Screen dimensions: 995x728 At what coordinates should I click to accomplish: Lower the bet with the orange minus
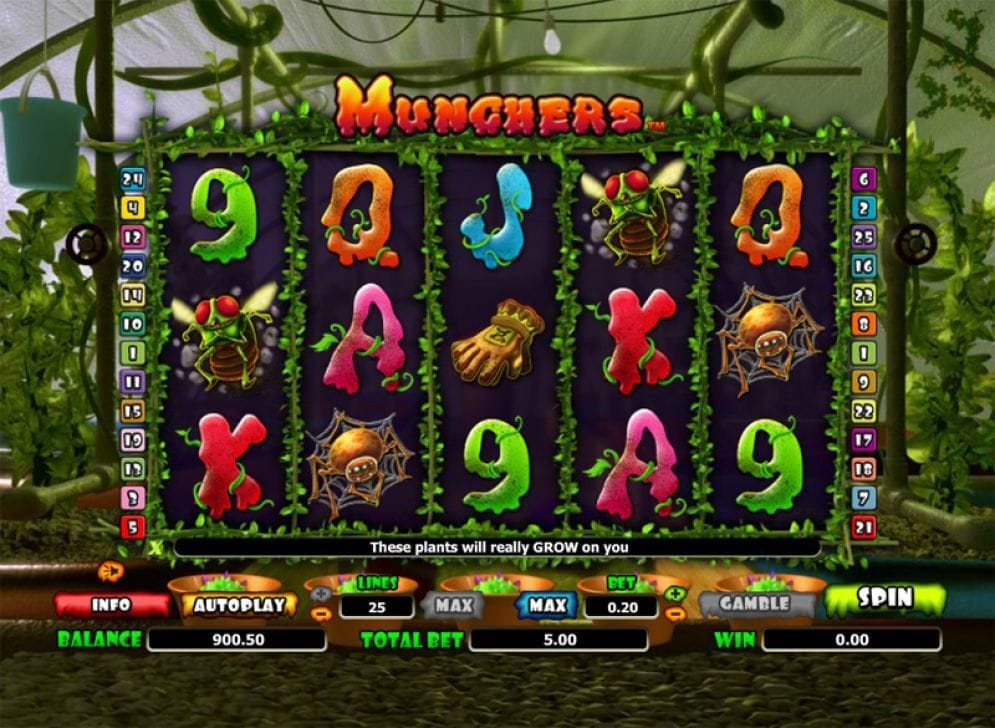(x=676, y=612)
